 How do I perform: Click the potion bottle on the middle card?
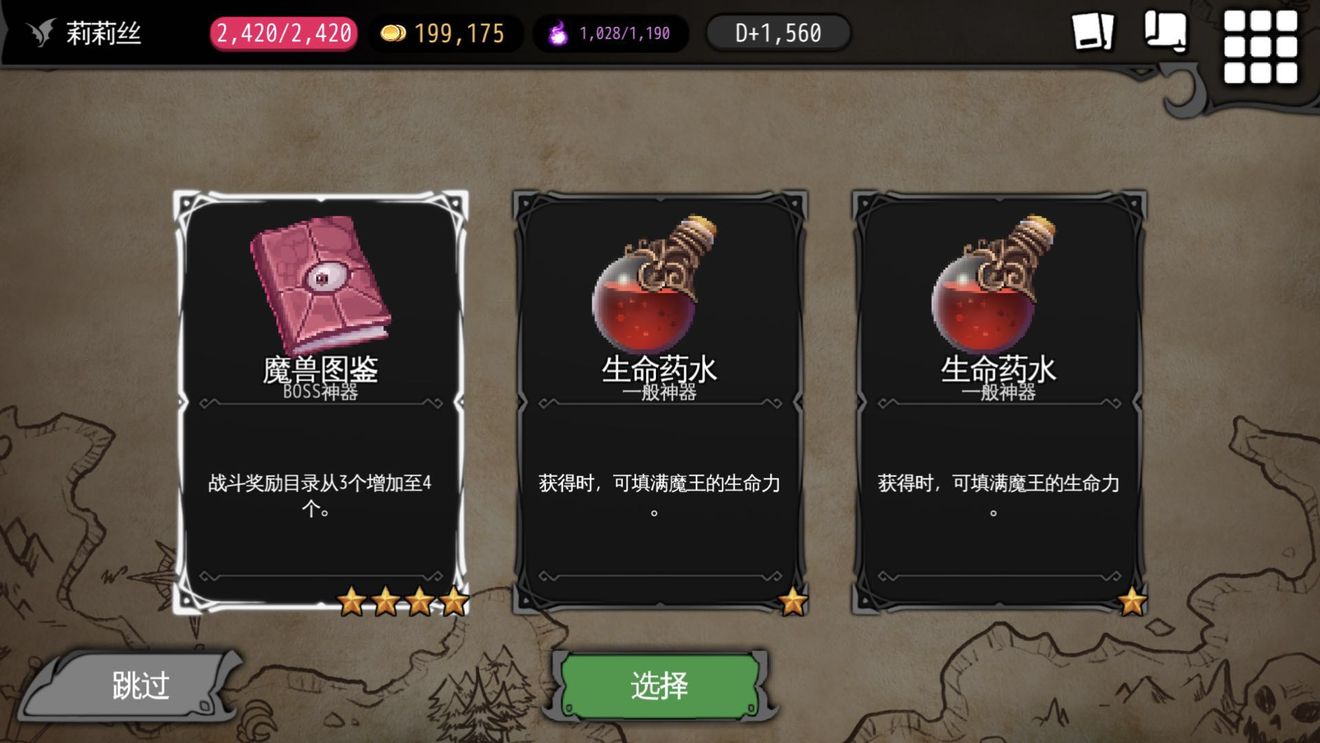[656, 285]
